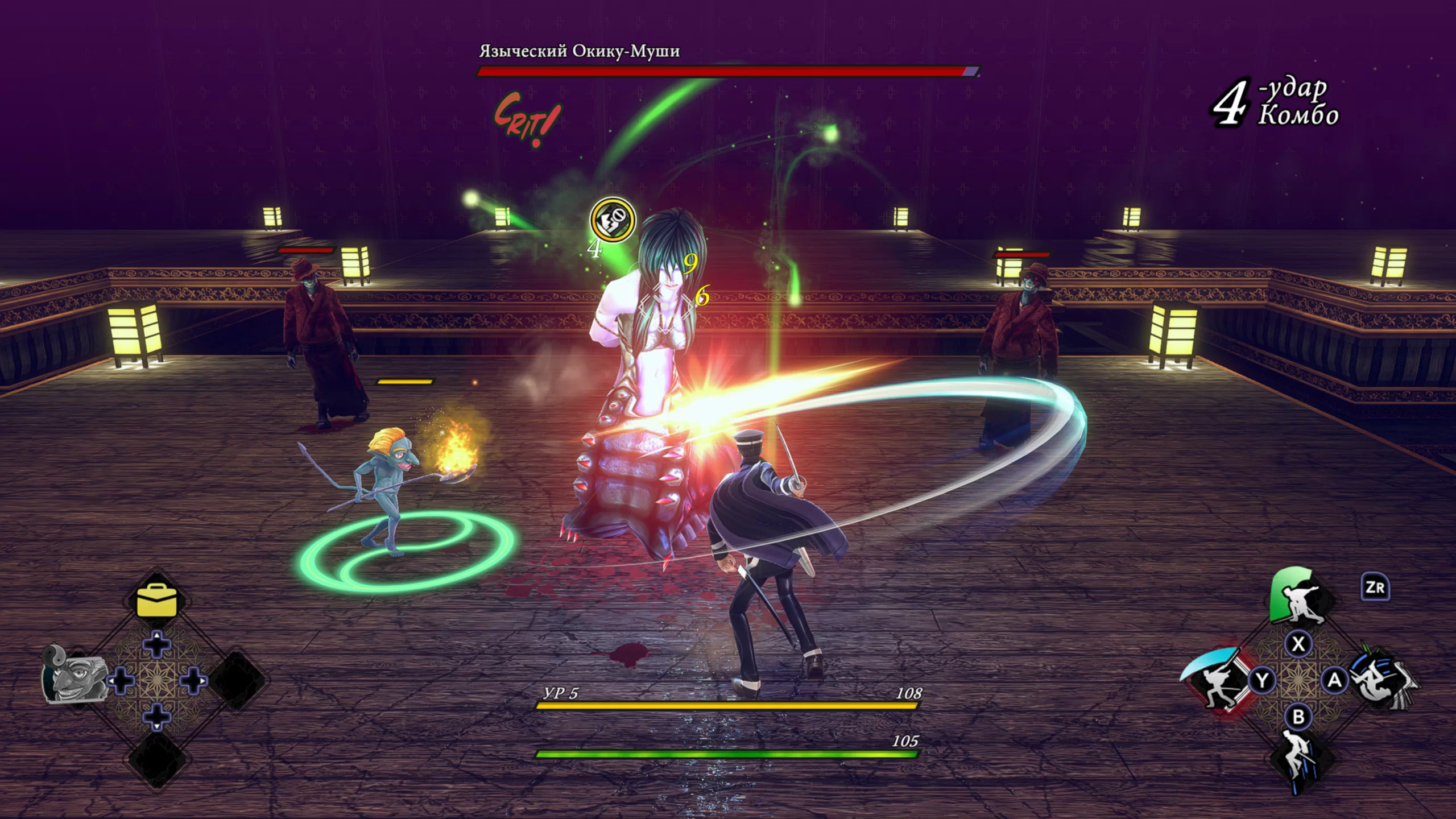Trigger the spinning dodge skill icon
The width and height of the screenshot is (1456, 819).
(1381, 679)
